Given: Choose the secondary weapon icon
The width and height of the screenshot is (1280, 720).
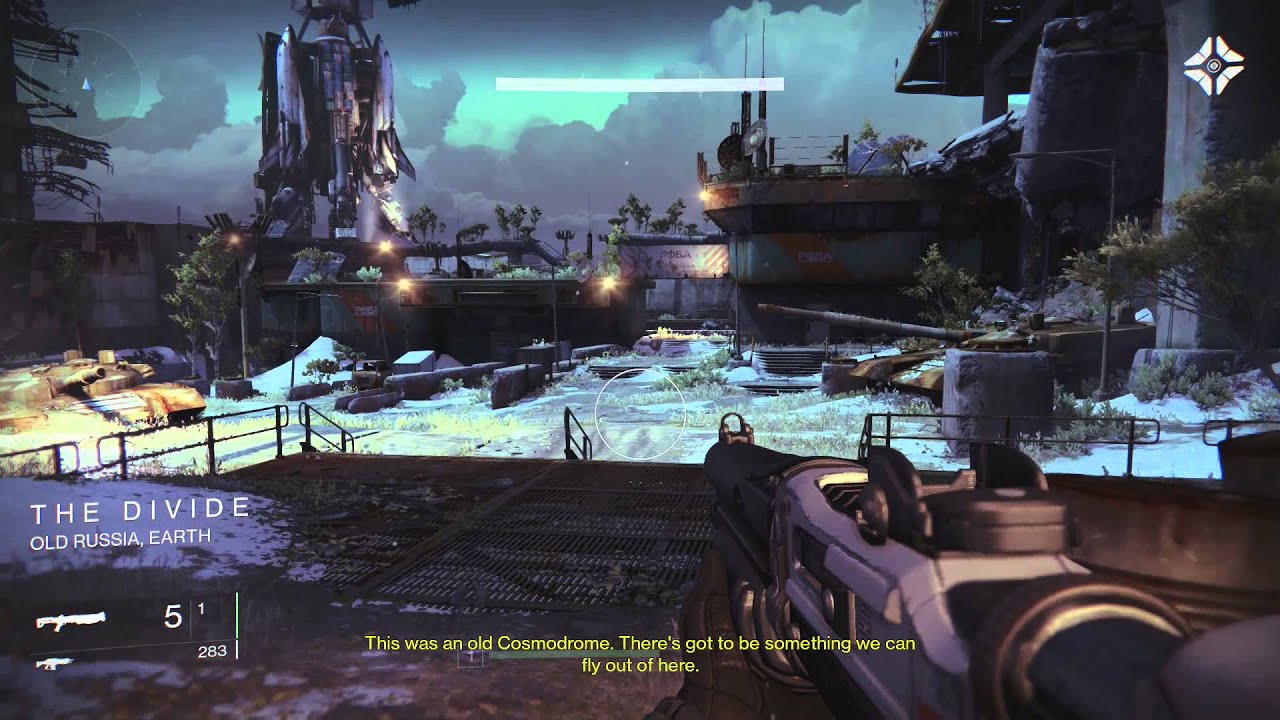Looking at the screenshot, I should [47, 662].
